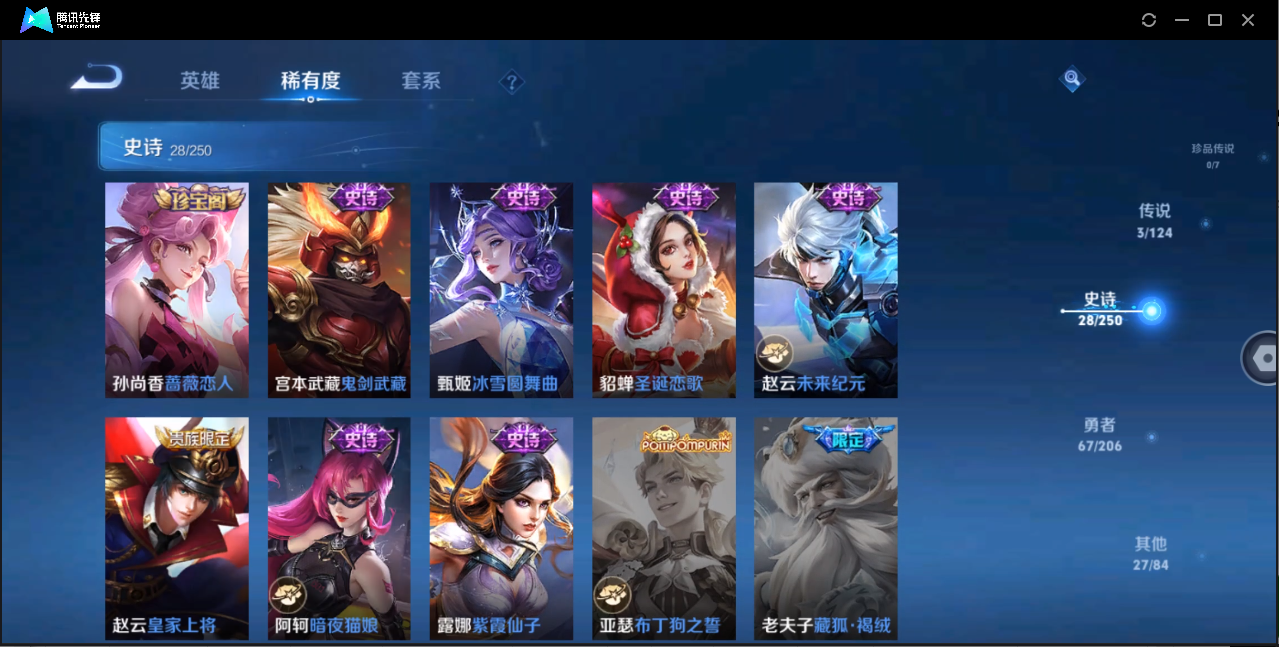Show the question mark help info
This screenshot has height=647, width=1279.
512,82
